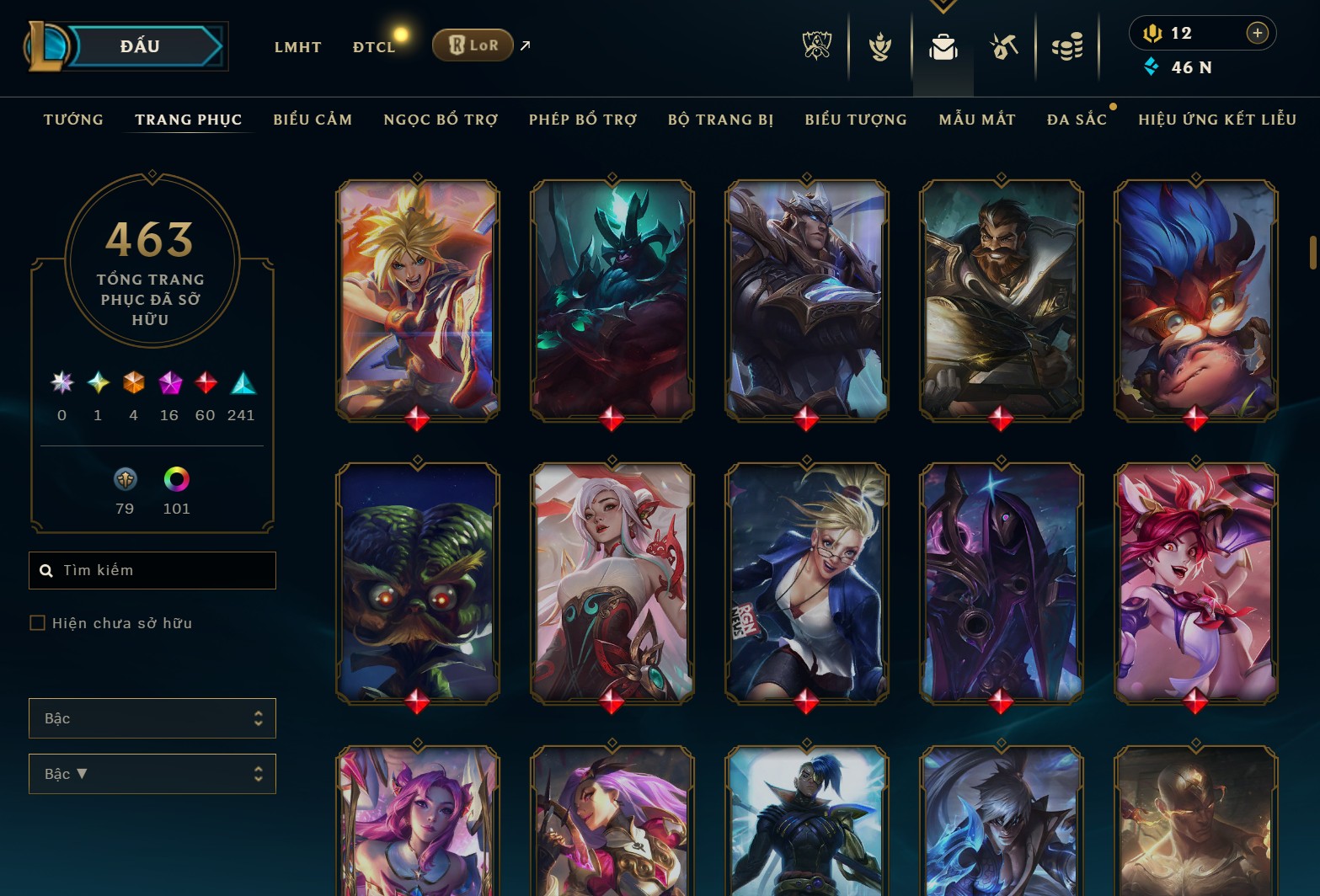Launch LoR with its labeled button
The width and height of the screenshot is (1320, 896).
(x=472, y=45)
